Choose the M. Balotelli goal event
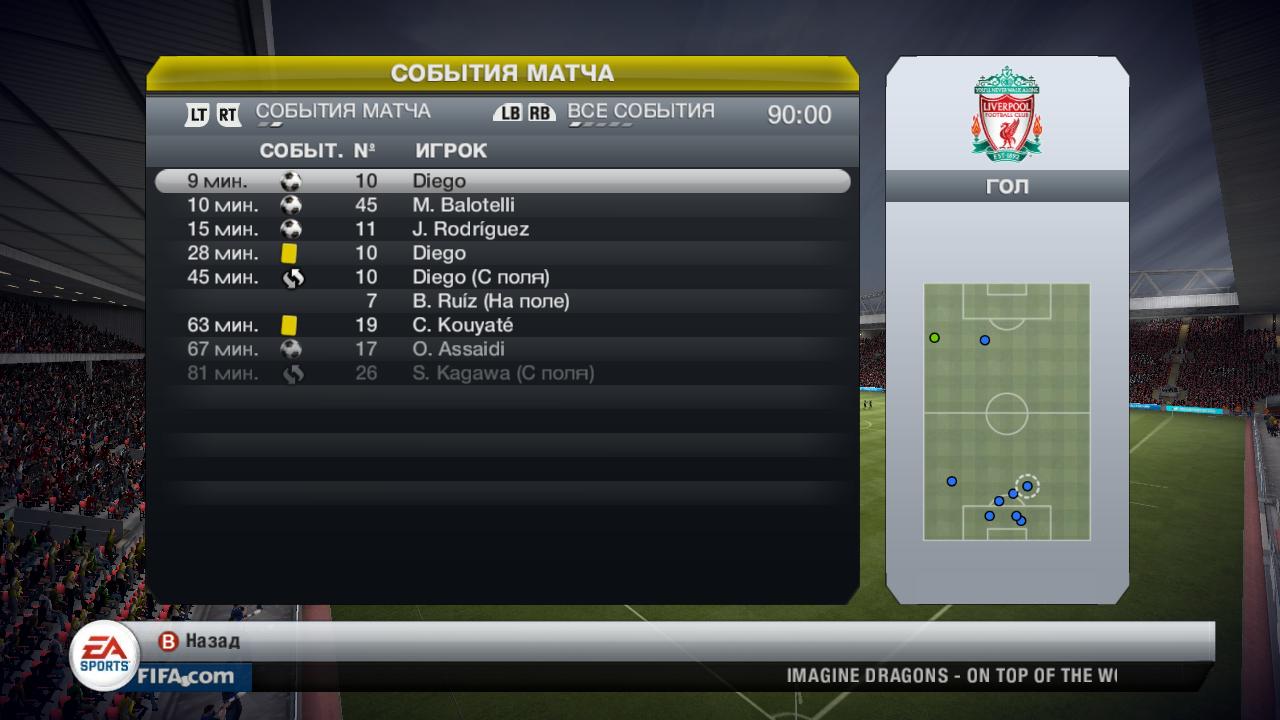The height and width of the screenshot is (720, 1280). click(502, 205)
